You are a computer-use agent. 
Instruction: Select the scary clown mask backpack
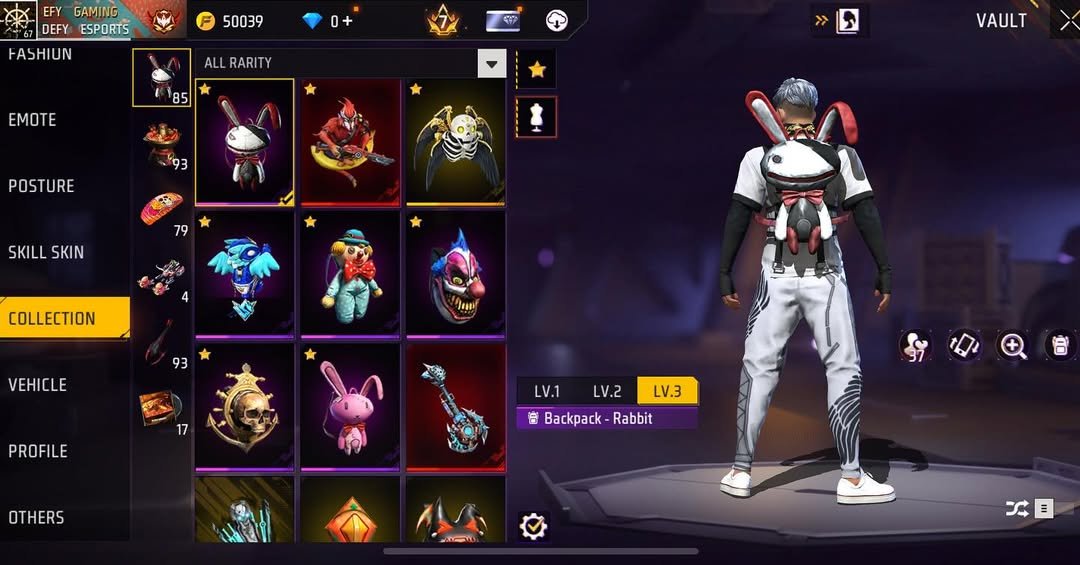[x=455, y=273]
